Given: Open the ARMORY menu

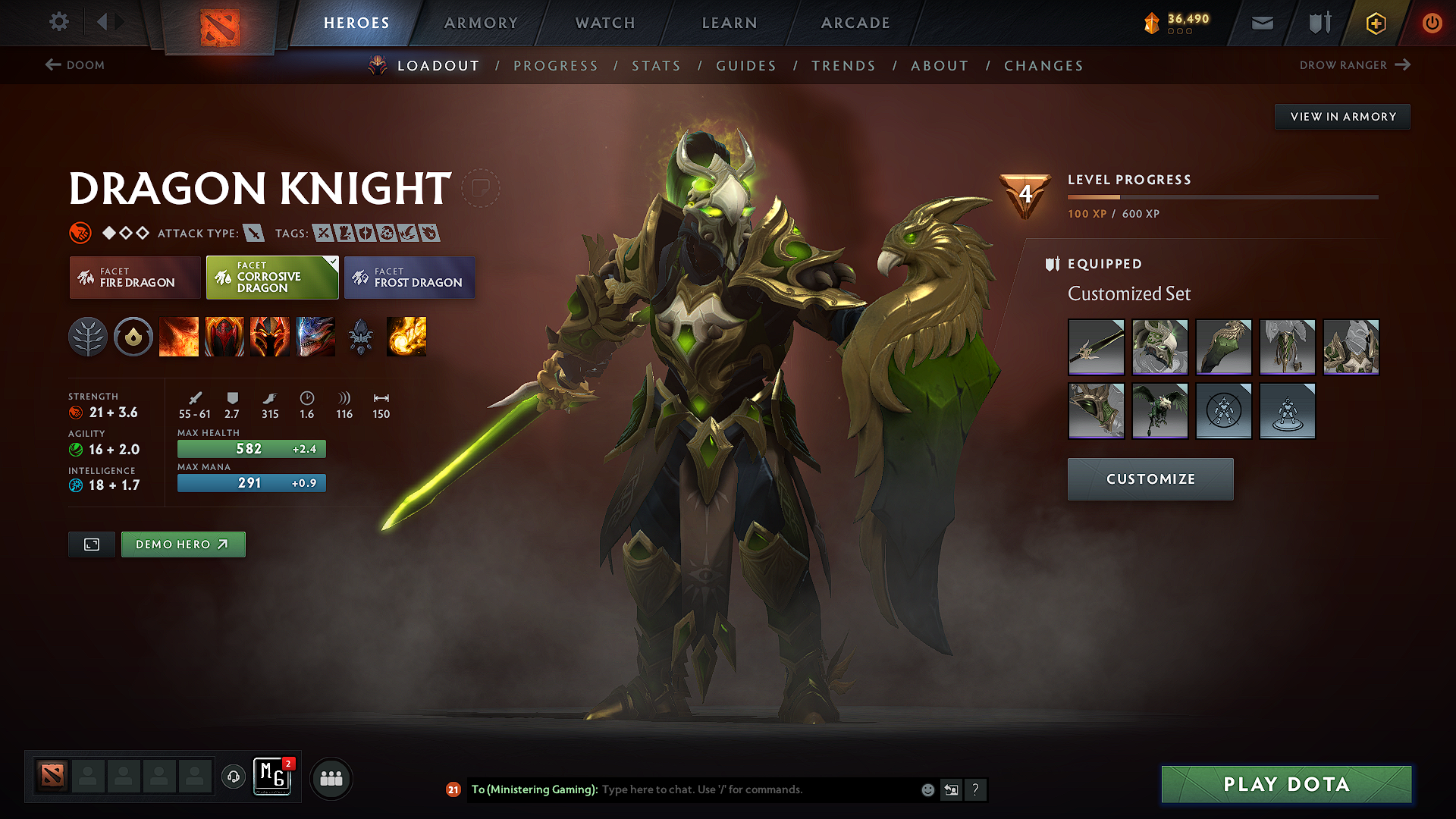Looking at the screenshot, I should point(481,23).
